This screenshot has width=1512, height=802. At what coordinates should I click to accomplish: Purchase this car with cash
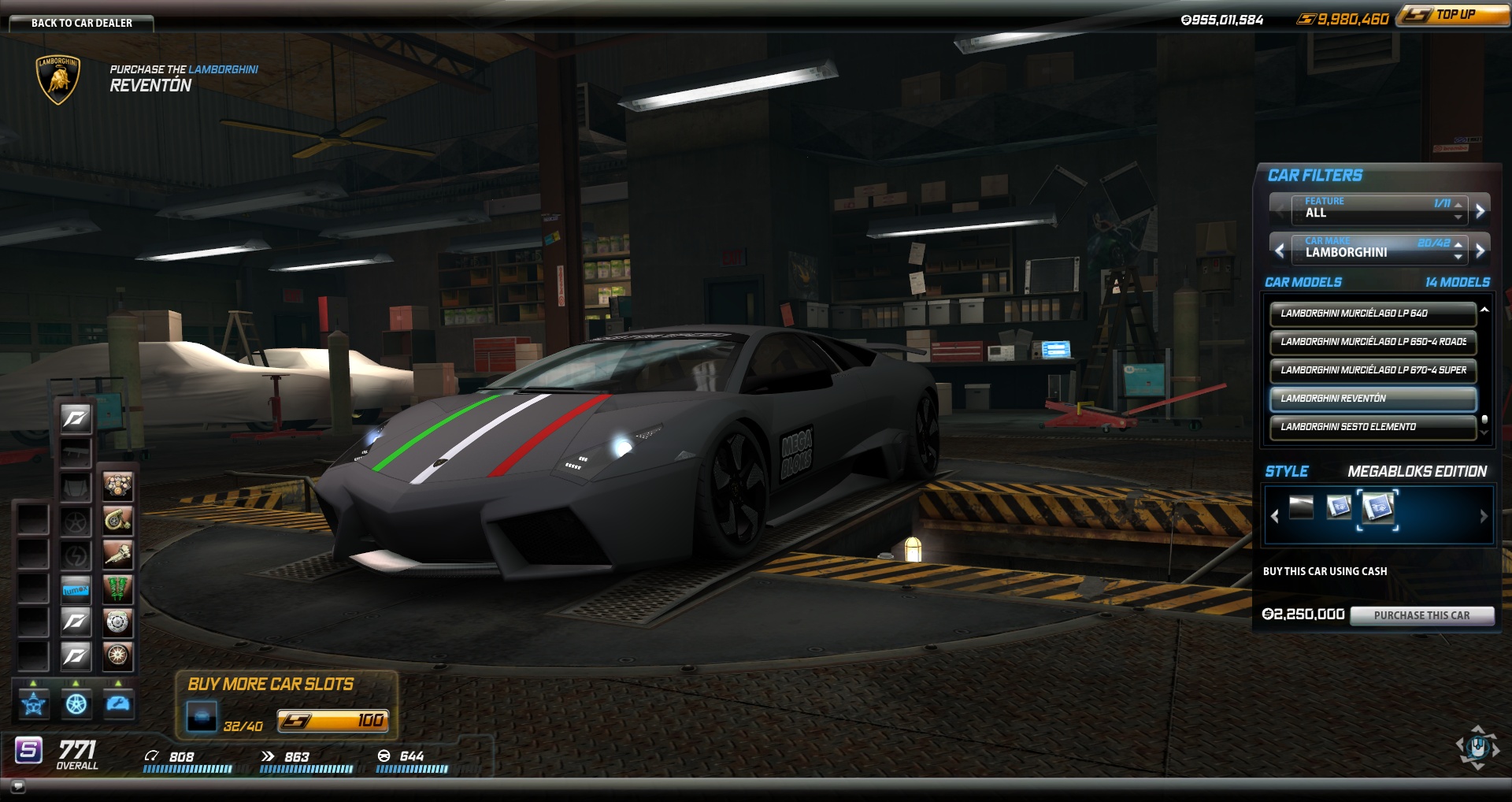pos(1421,615)
